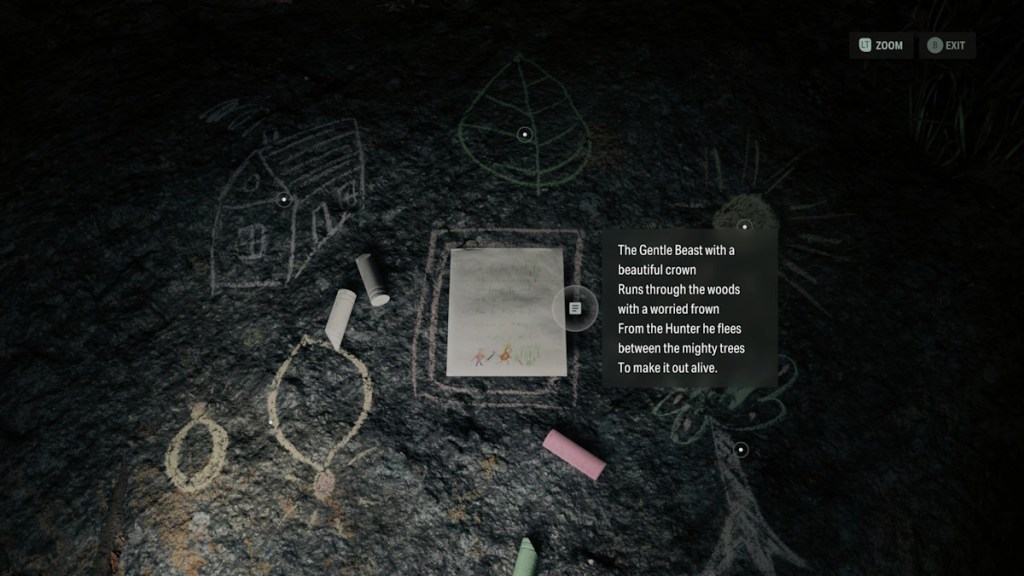
Task: Select the marker on the tree drawing
Action: click(x=741, y=450)
